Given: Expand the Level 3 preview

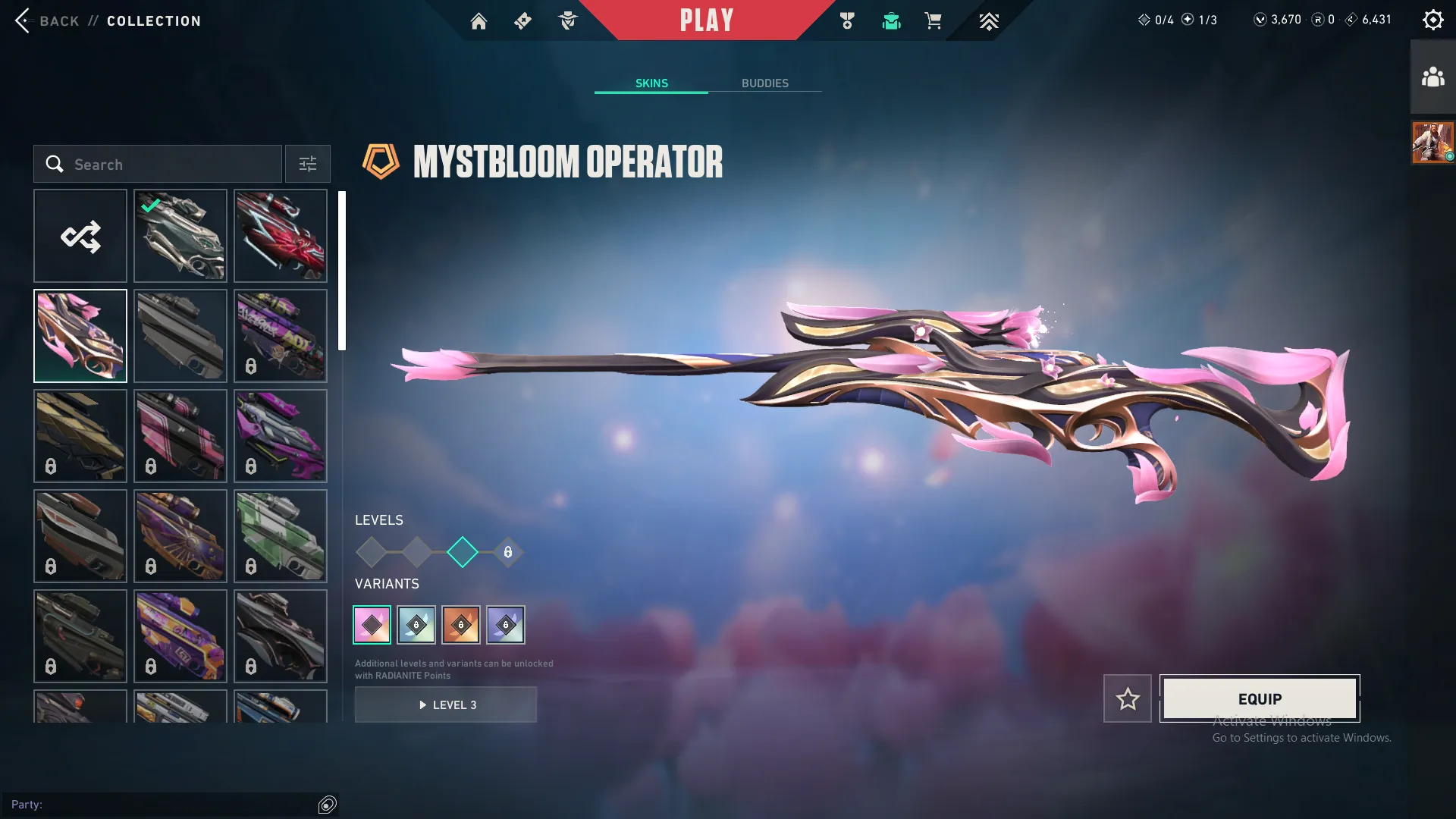Looking at the screenshot, I should click(x=446, y=704).
